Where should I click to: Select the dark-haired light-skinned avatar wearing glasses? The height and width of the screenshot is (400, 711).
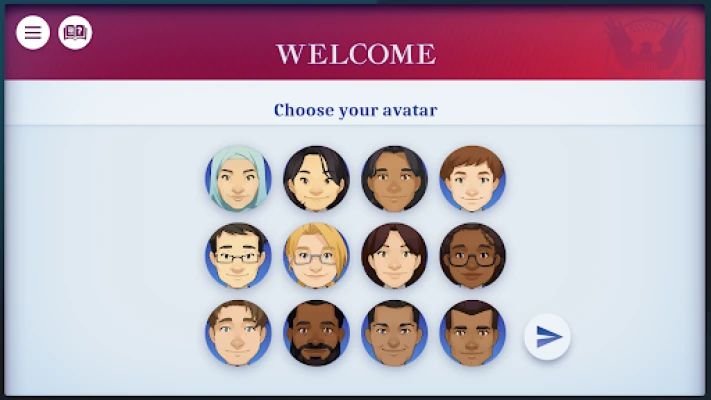click(x=238, y=256)
